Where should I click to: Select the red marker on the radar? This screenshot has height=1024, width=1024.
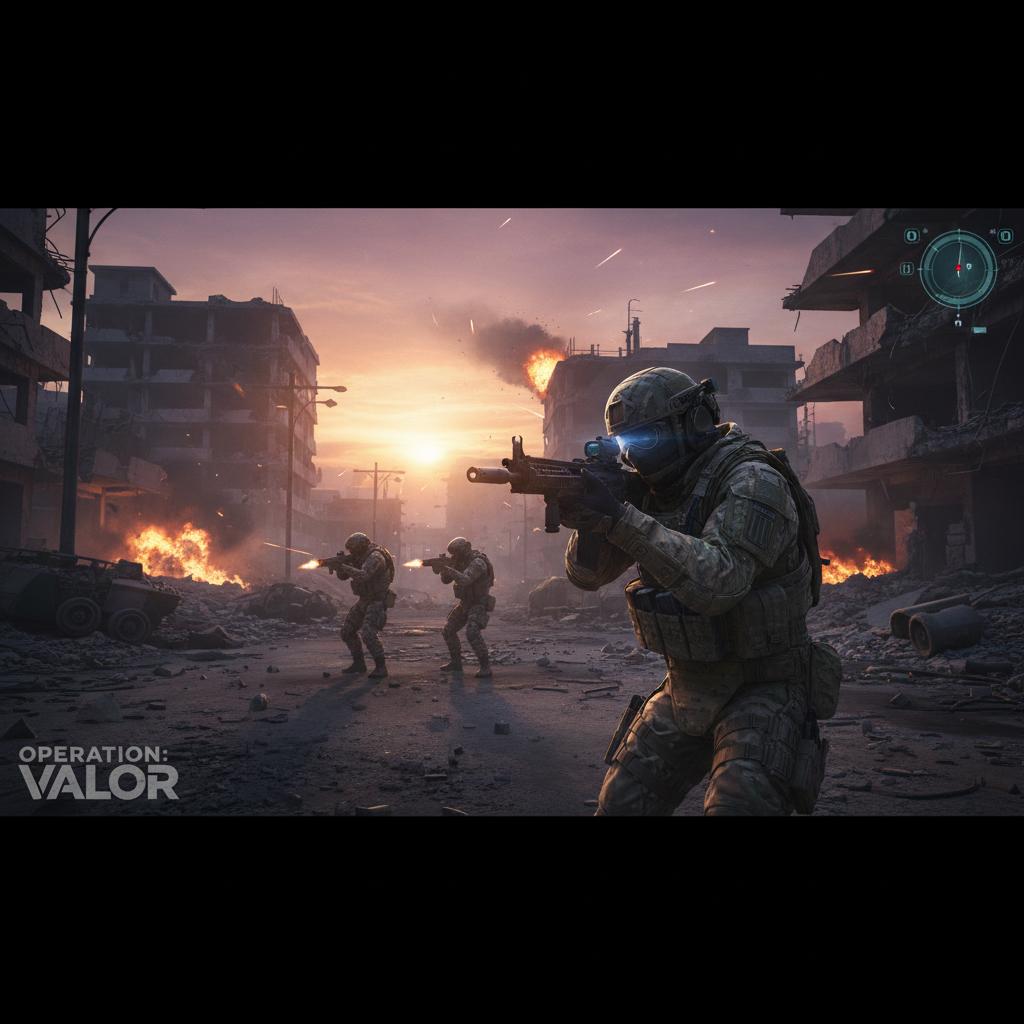click(958, 268)
